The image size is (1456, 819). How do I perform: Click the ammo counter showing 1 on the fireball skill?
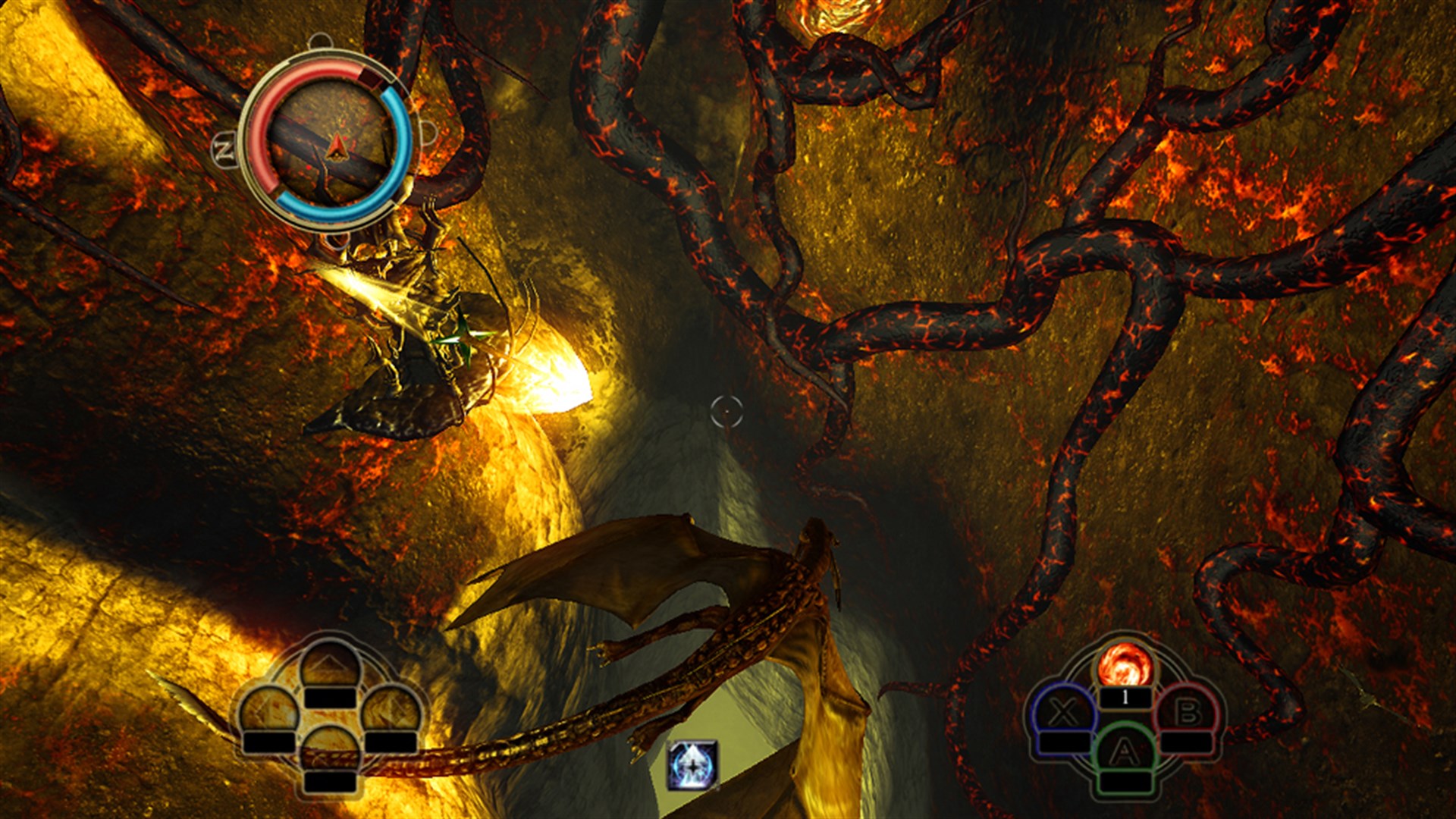(1126, 696)
